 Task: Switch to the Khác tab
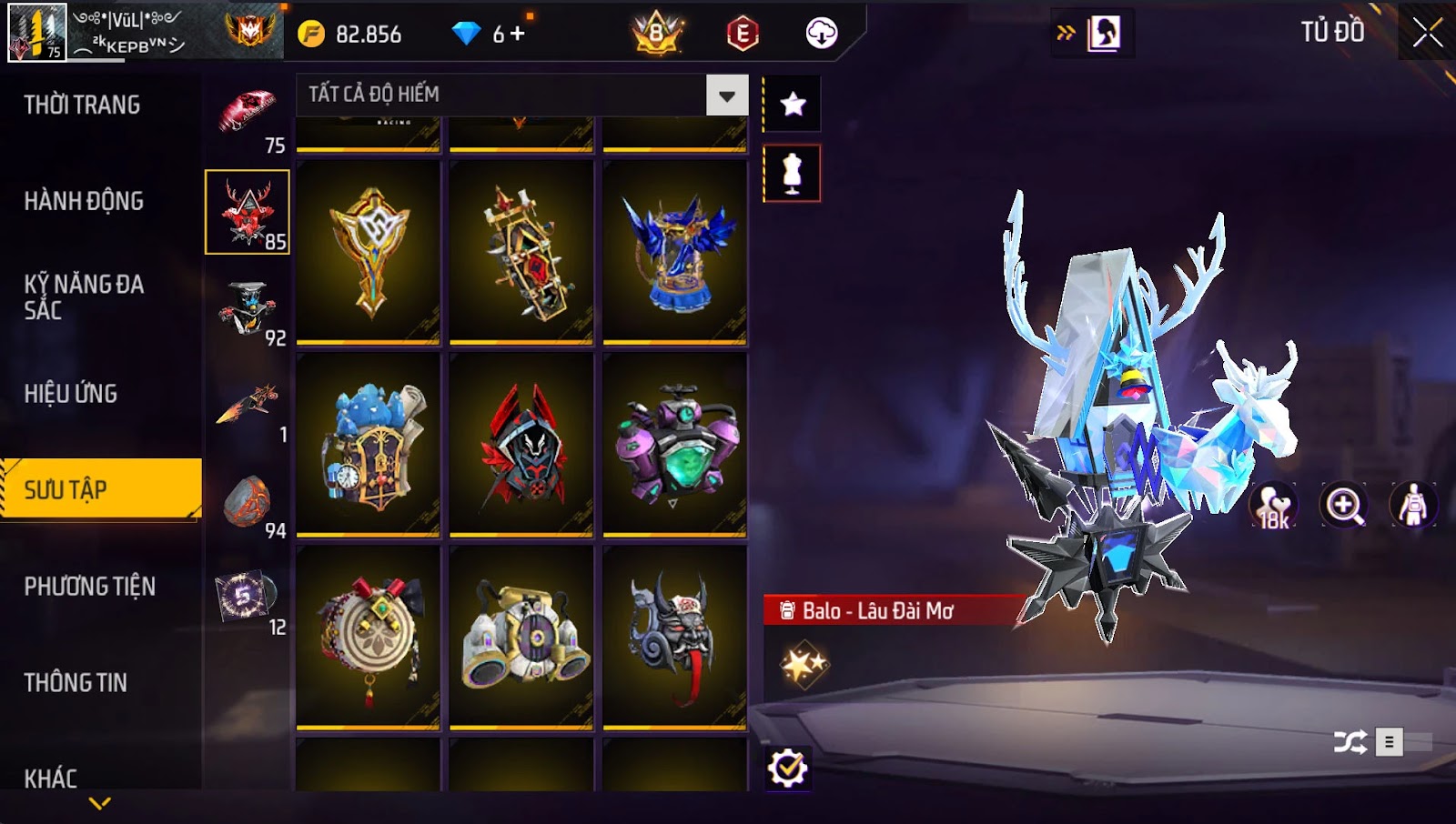pyautogui.click(x=51, y=779)
